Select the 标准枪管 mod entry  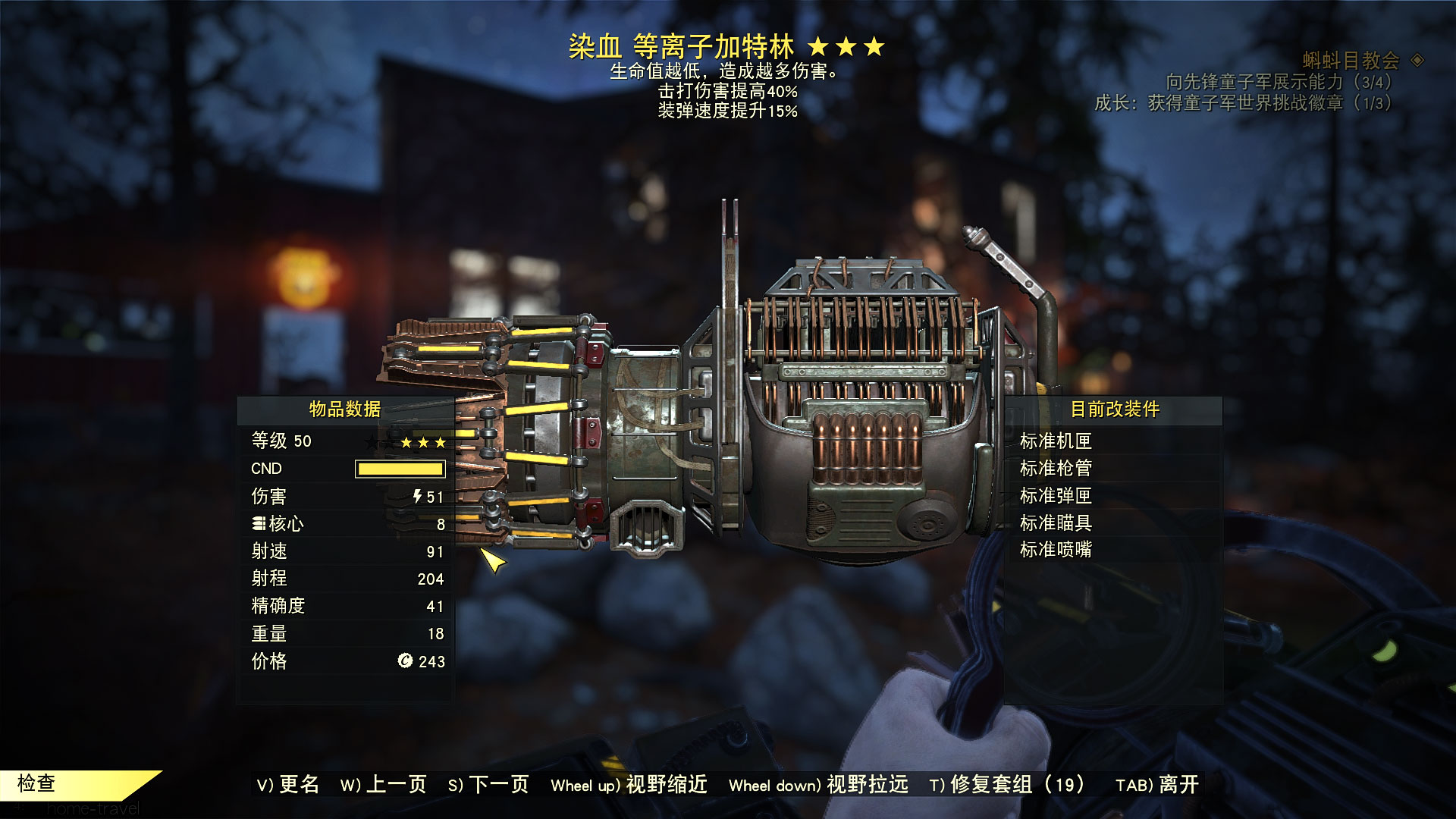[1056, 468]
